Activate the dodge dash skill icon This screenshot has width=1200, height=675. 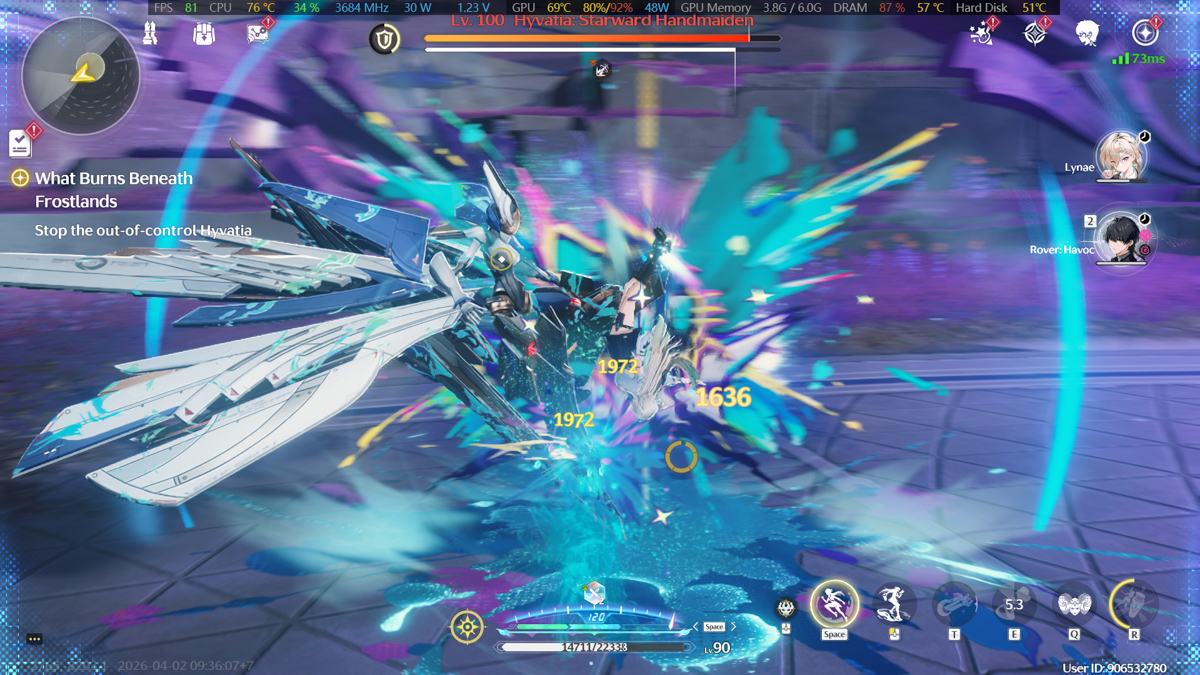coord(894,603)
